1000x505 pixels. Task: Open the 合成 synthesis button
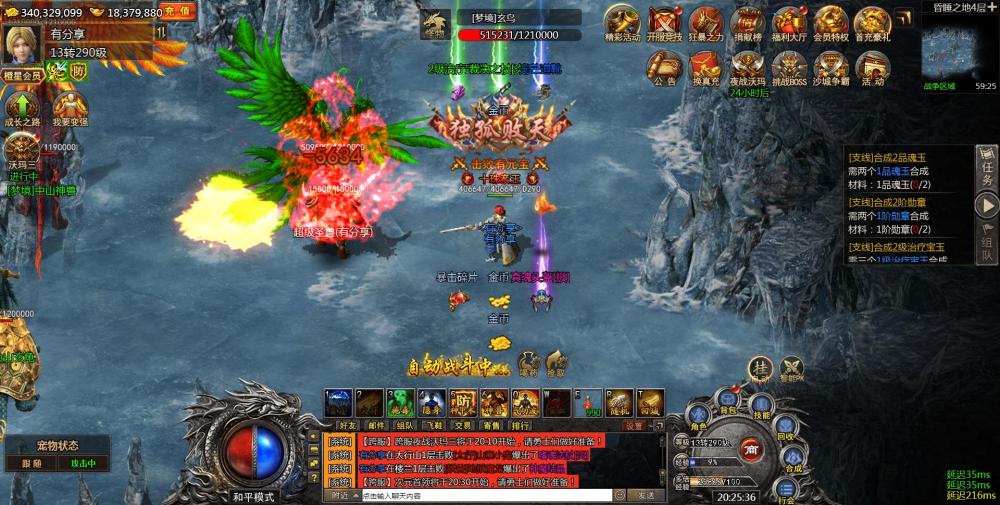793,456
